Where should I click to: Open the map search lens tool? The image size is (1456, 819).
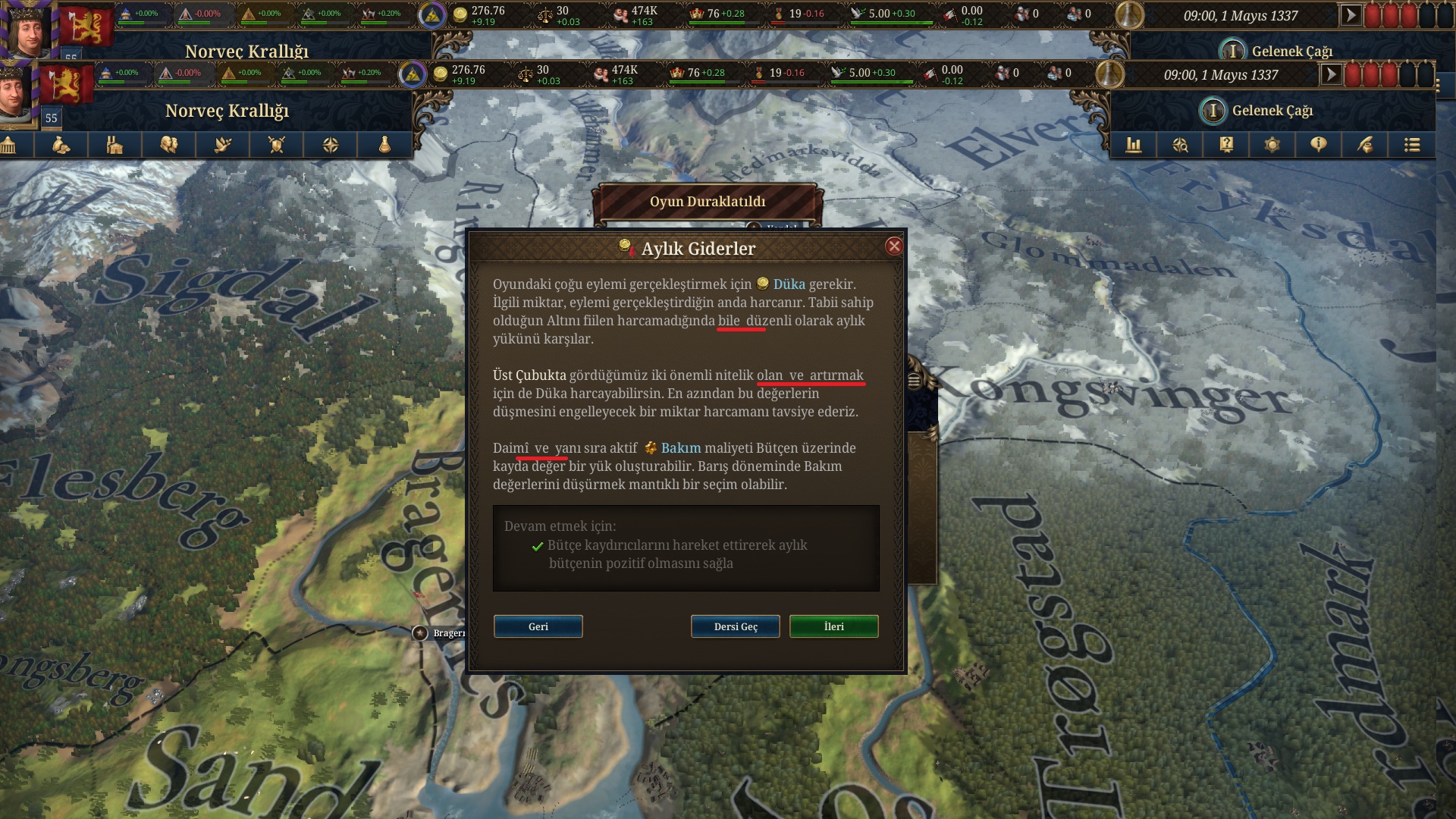(1180, 144)
